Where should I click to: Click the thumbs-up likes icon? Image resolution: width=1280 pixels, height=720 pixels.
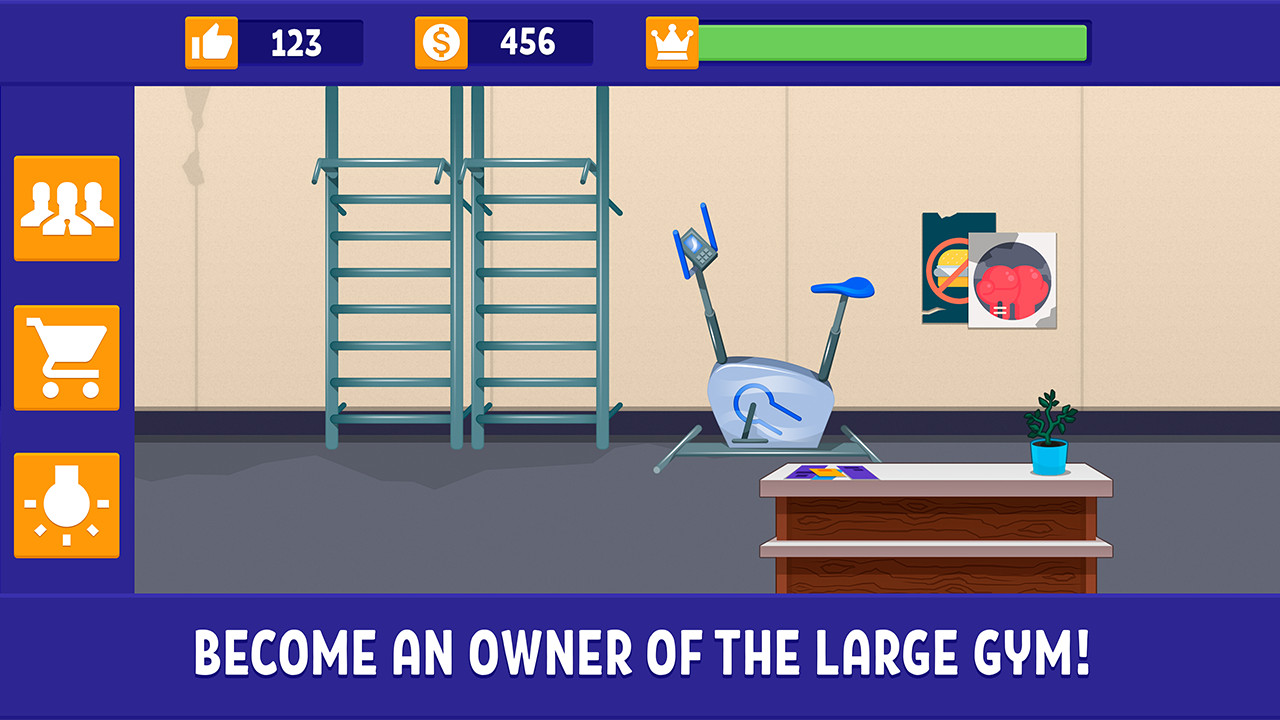[210, 42]
